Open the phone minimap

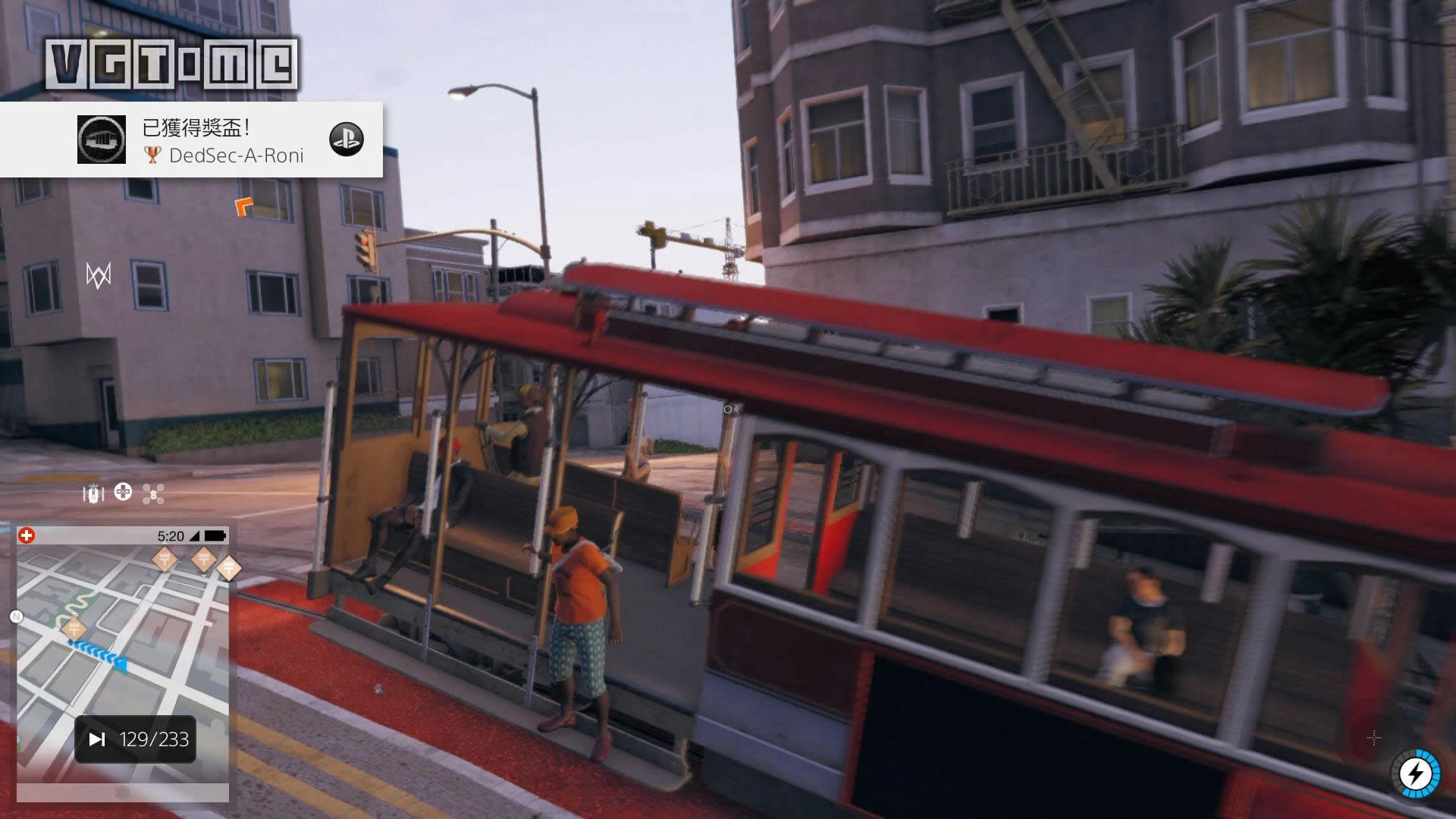point(123,660)
